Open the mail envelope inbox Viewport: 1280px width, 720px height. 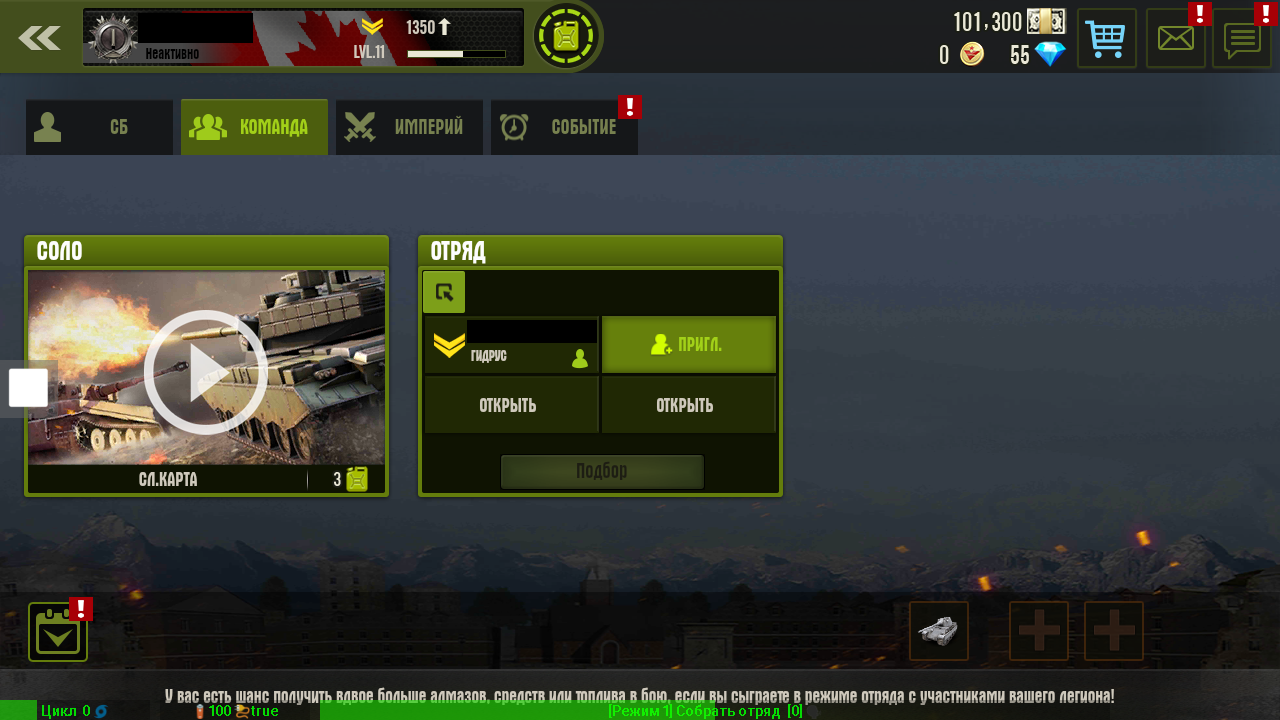[x=1175, y=39]
